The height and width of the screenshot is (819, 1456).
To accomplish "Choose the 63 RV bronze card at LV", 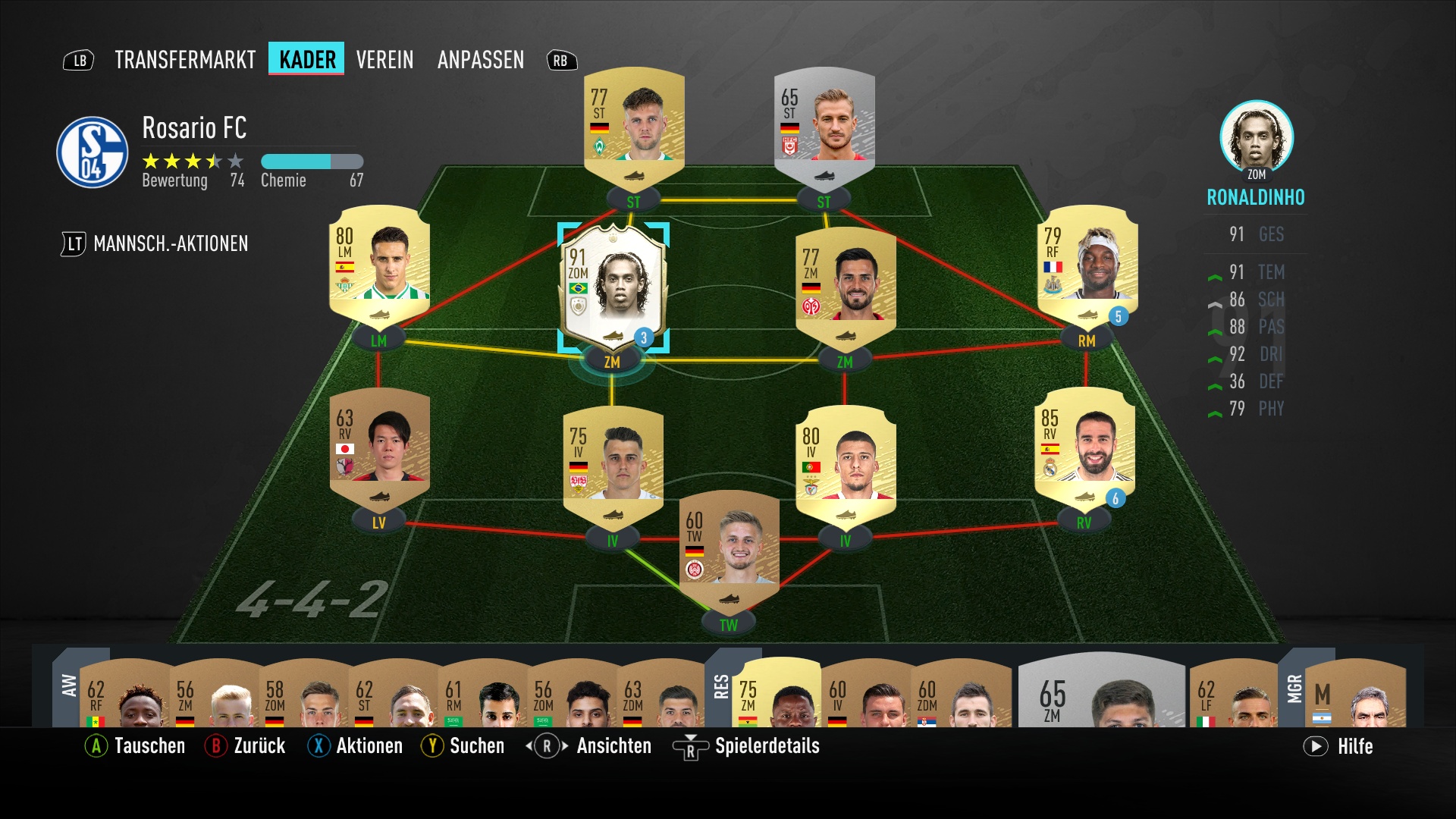I will click(x=379, y=447).
